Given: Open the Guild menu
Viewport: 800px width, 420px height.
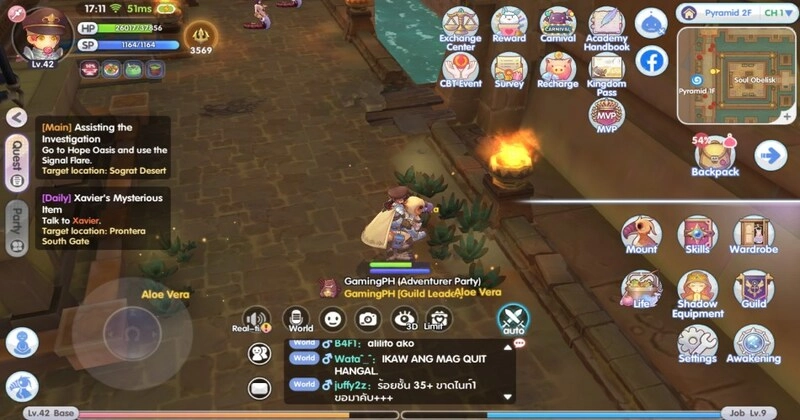Looking at the screenshot, I should point(753,289).
